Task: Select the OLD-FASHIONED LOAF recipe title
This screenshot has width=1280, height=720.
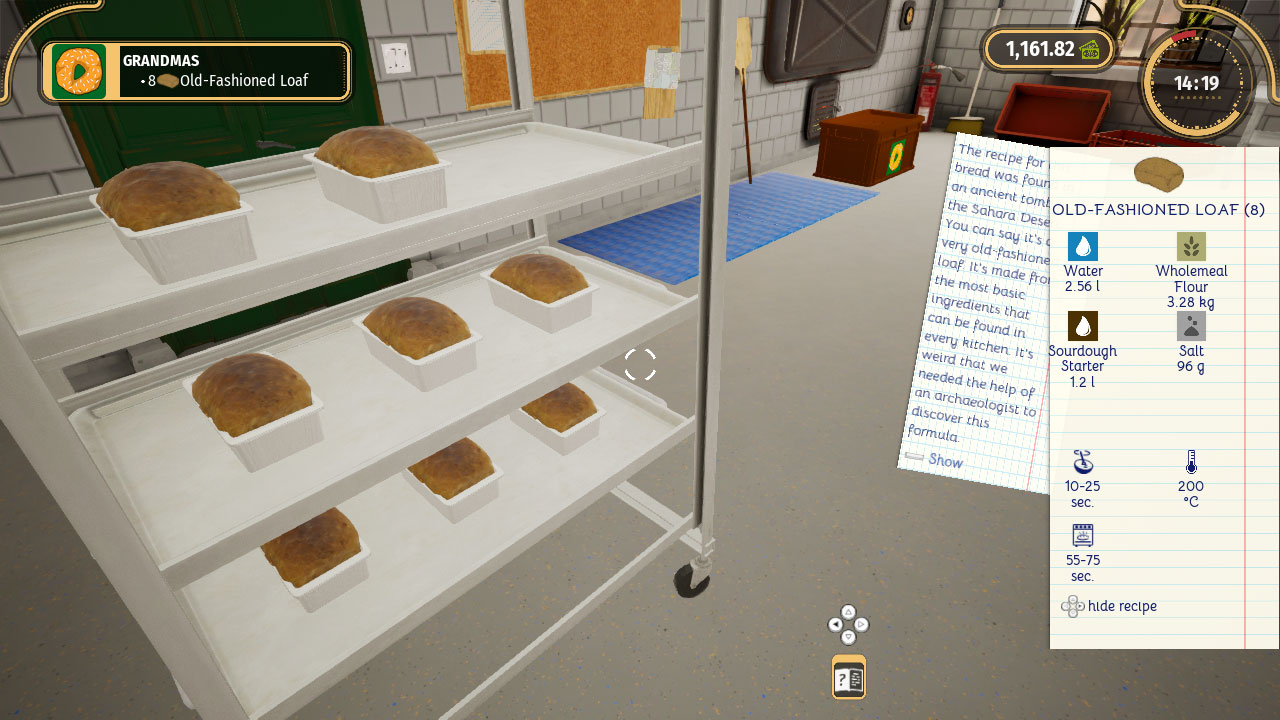Action: click(x=1158, y=210)
